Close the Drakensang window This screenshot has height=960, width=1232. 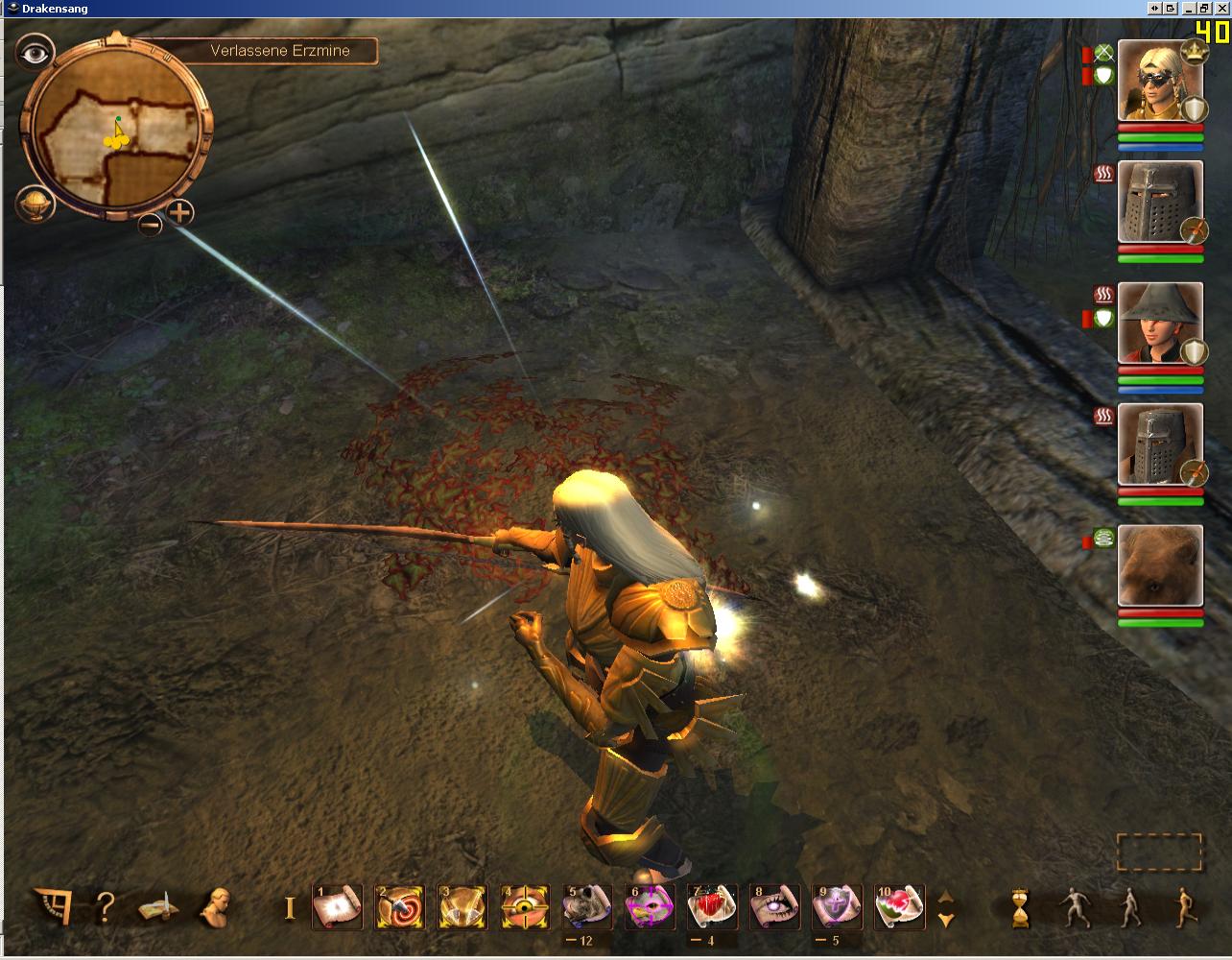pos(1221,8)
